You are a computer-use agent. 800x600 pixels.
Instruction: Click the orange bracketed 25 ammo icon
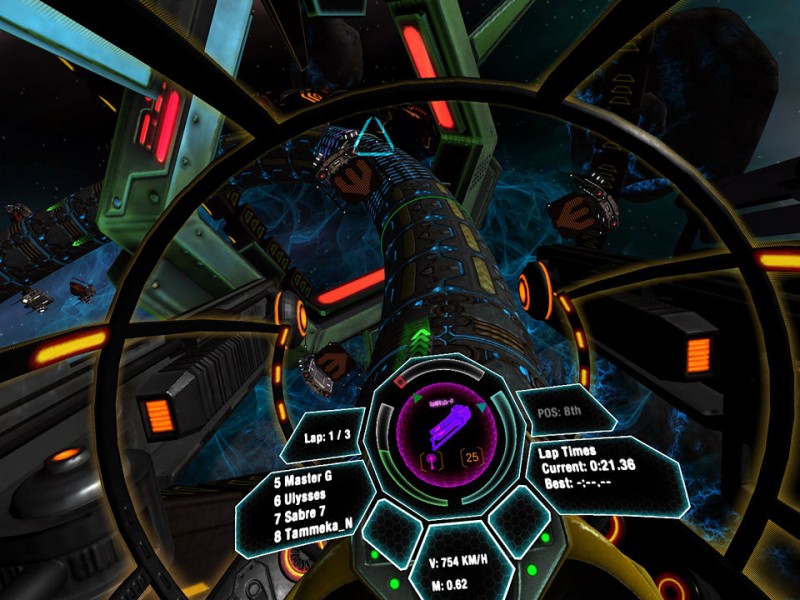(470, 458)
